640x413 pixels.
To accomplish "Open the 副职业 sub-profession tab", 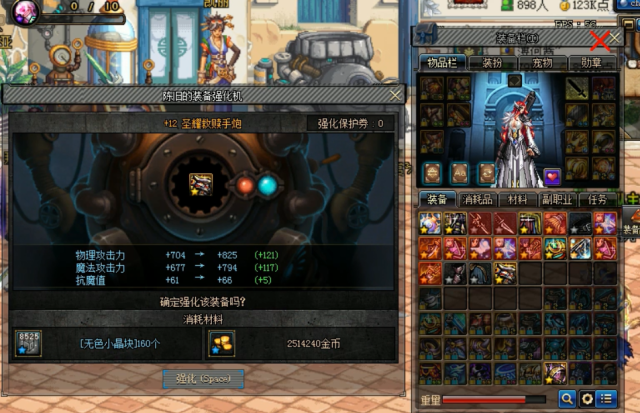I will [x=557, y=199].
